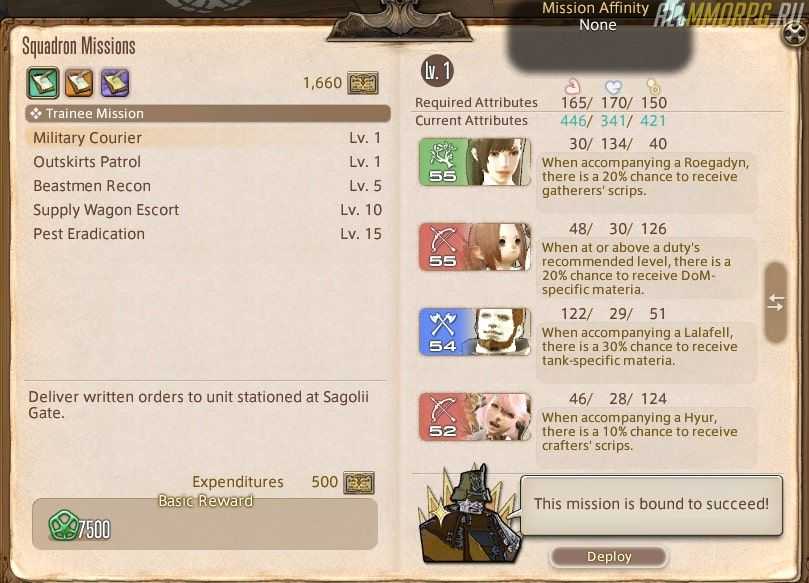Image resolution: width=809 pixels, height=583 pixels.
Task: Click the Deploy button
Action: point(608,557)
